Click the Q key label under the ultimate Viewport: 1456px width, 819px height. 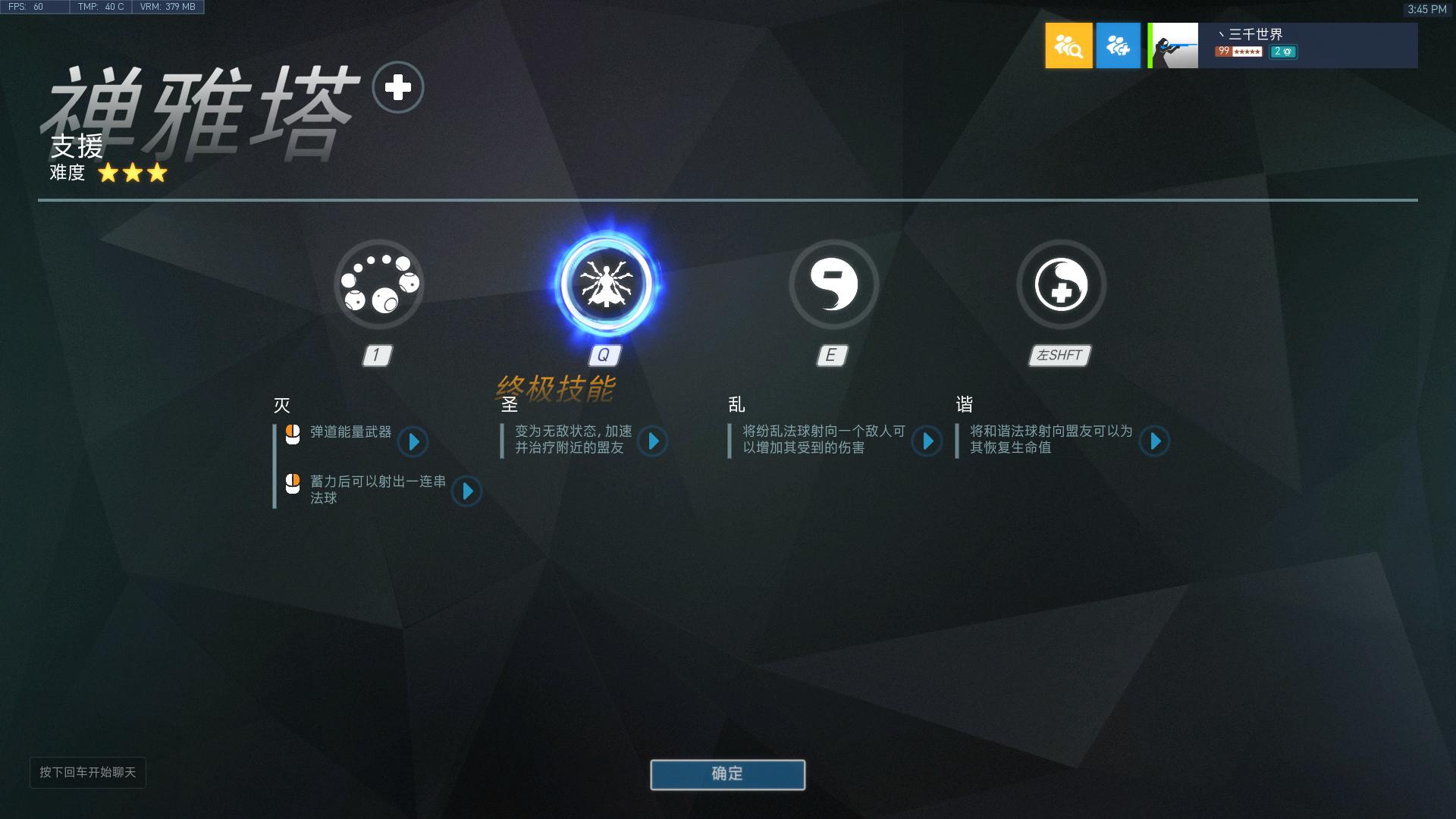click(x=604, y=354)
